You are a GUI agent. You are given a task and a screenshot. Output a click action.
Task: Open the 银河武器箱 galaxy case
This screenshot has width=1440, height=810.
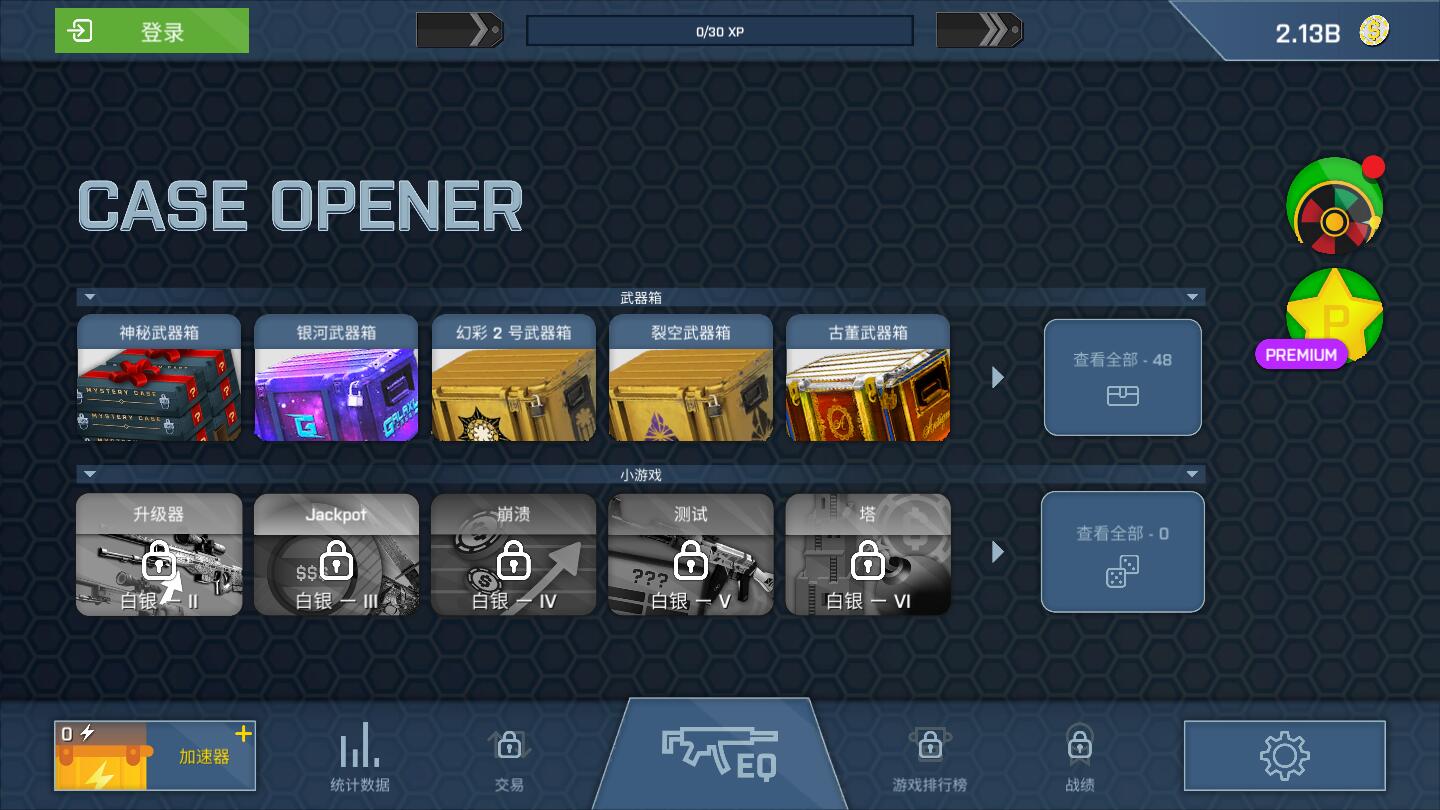coord(336,377)
